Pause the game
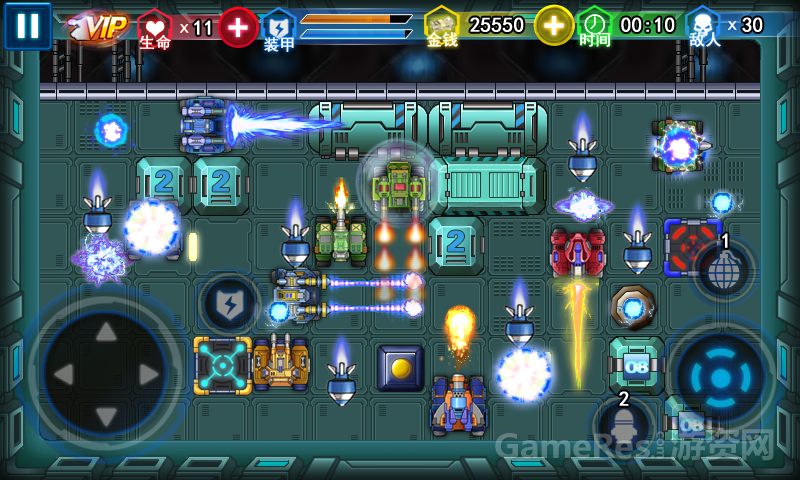The height and width of the screenshot is (480, 800). click(x=27, y=26)
